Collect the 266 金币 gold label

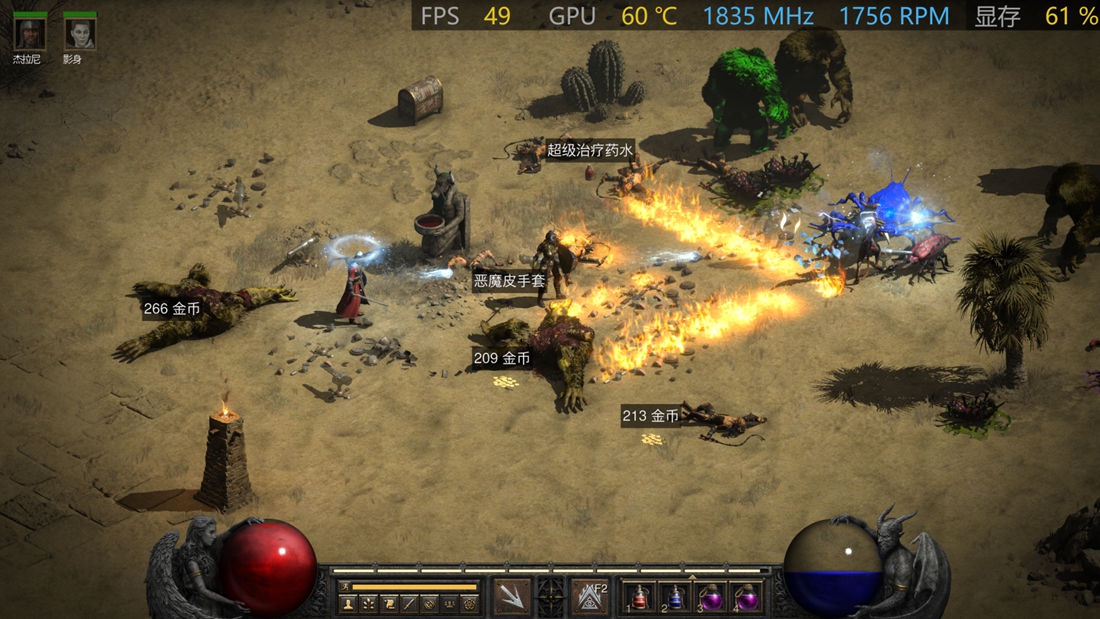[x=172, y=309]
